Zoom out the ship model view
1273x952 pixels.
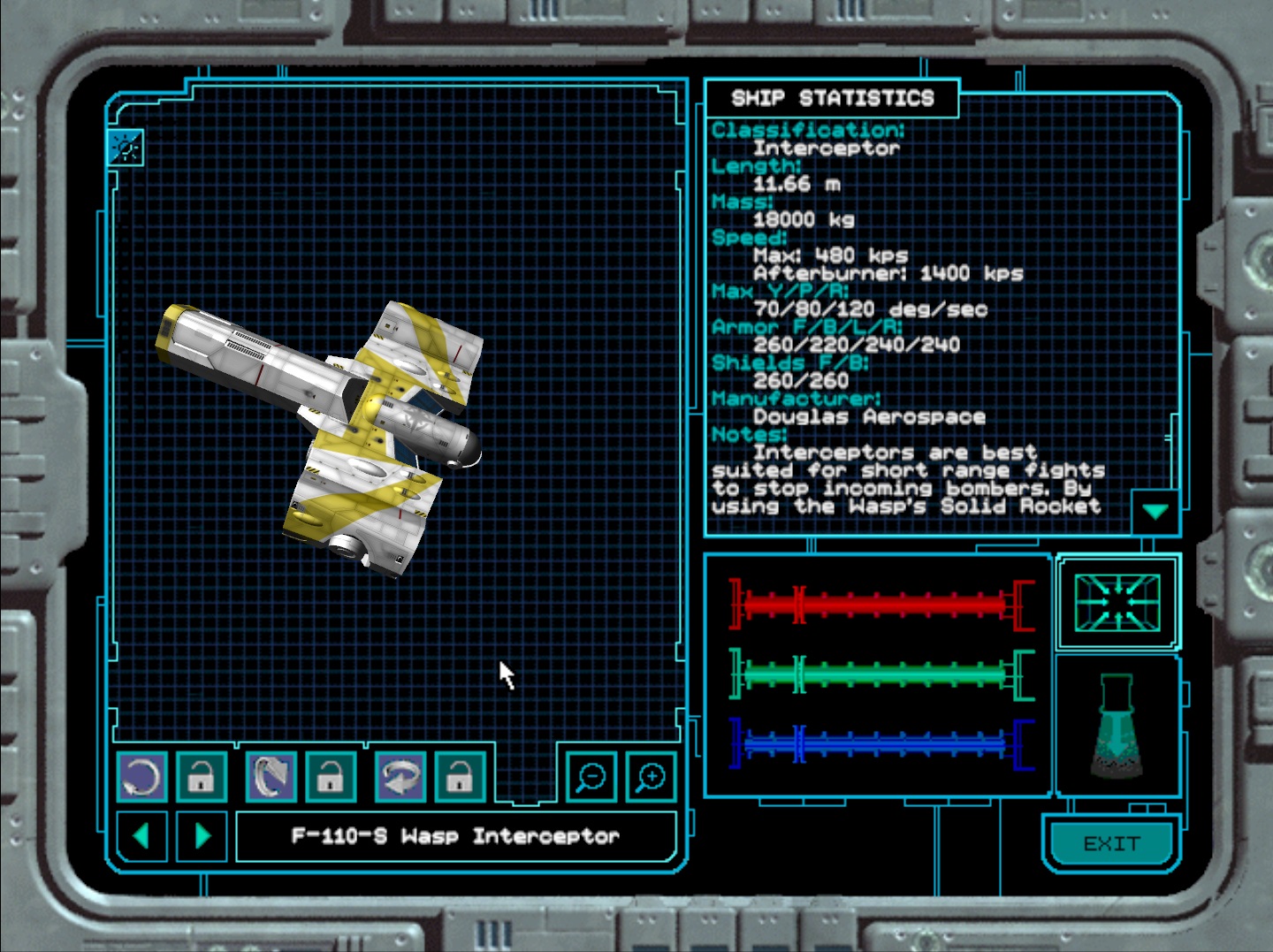(591, 777)
